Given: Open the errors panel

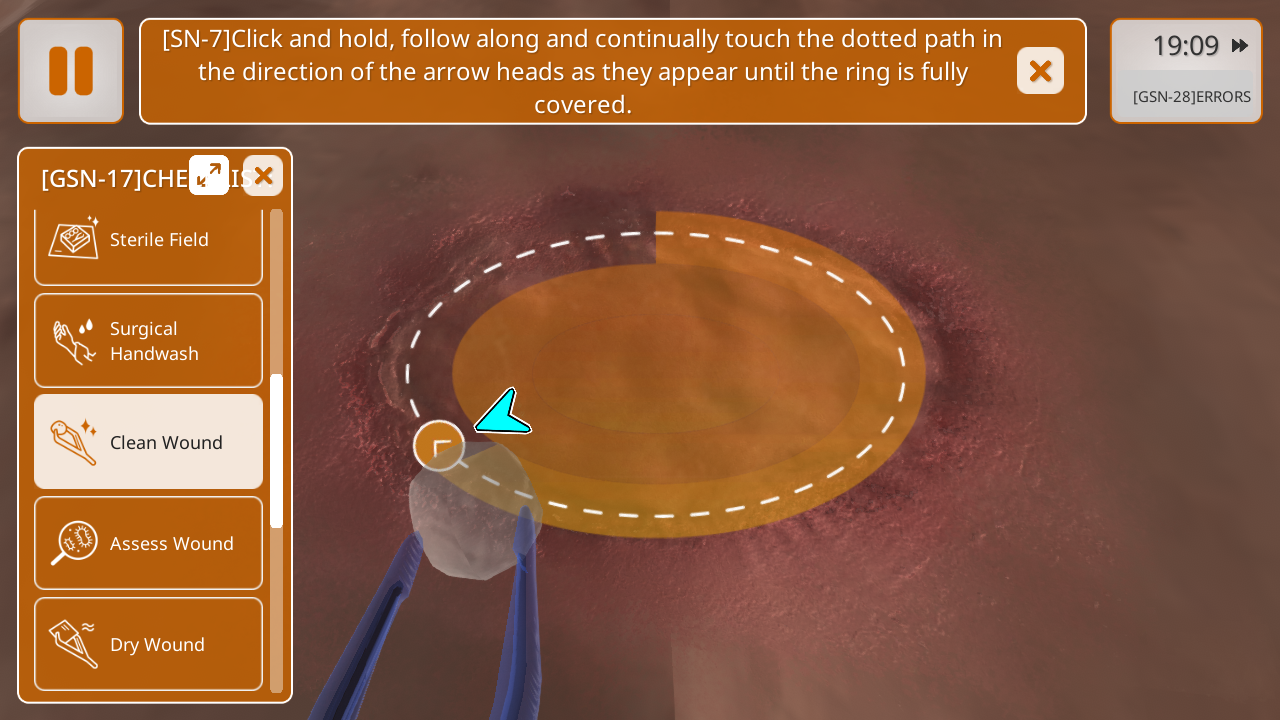Looking at the screenshot, I should tap(1190, 97).
